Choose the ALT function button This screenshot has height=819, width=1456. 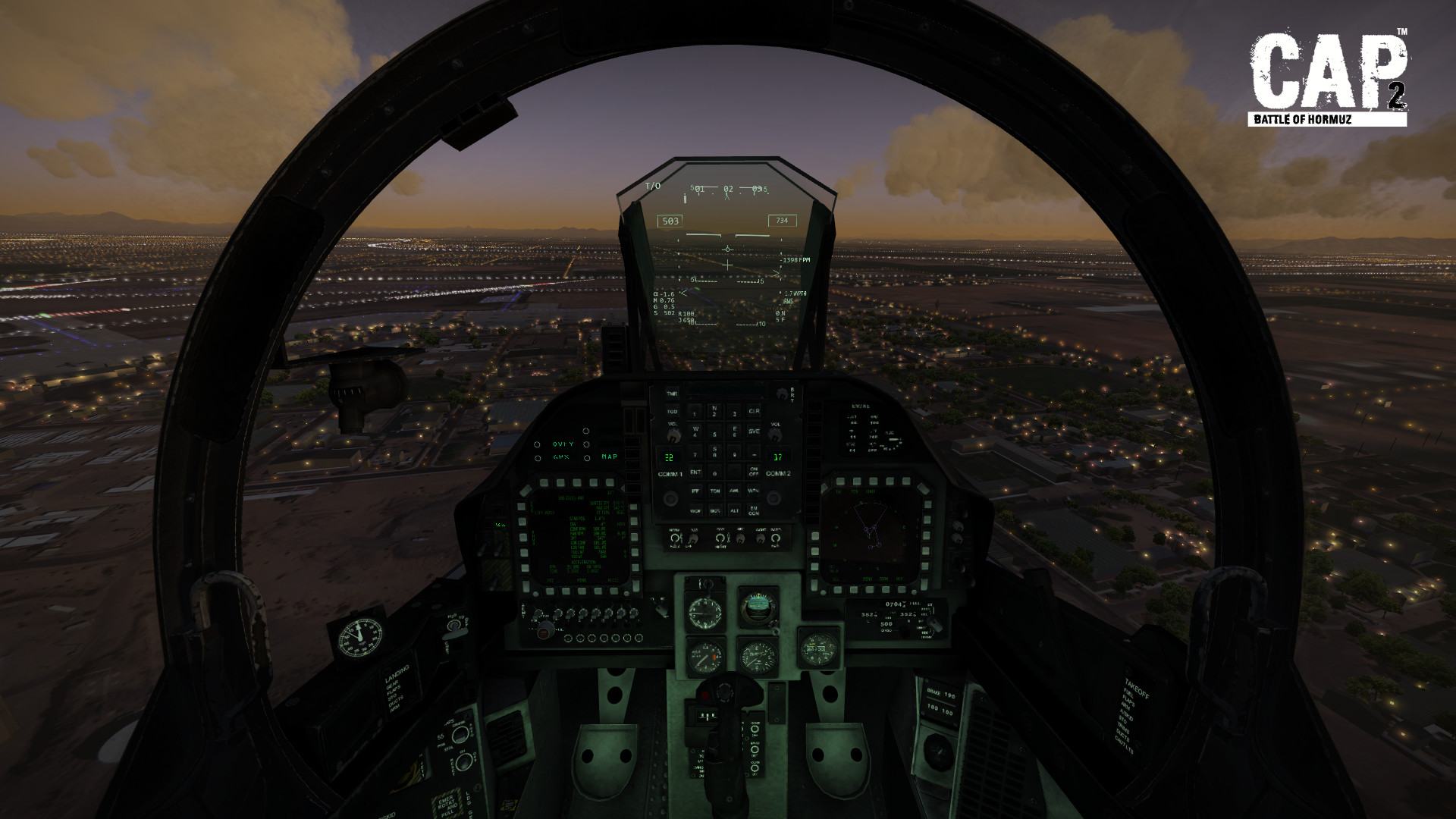pos(734,510)
